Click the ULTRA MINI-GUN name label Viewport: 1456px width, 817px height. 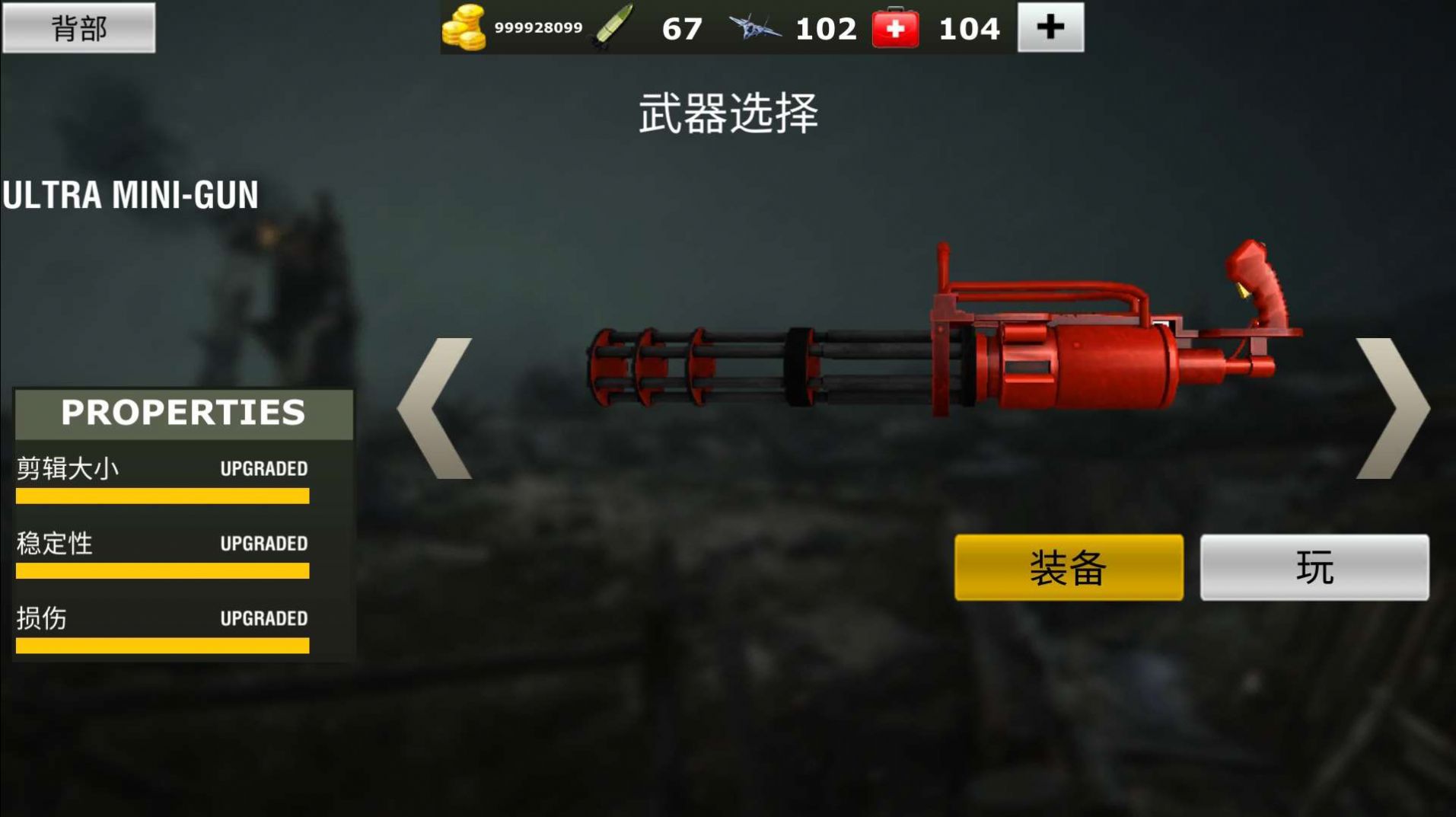[x=129, y=193]
